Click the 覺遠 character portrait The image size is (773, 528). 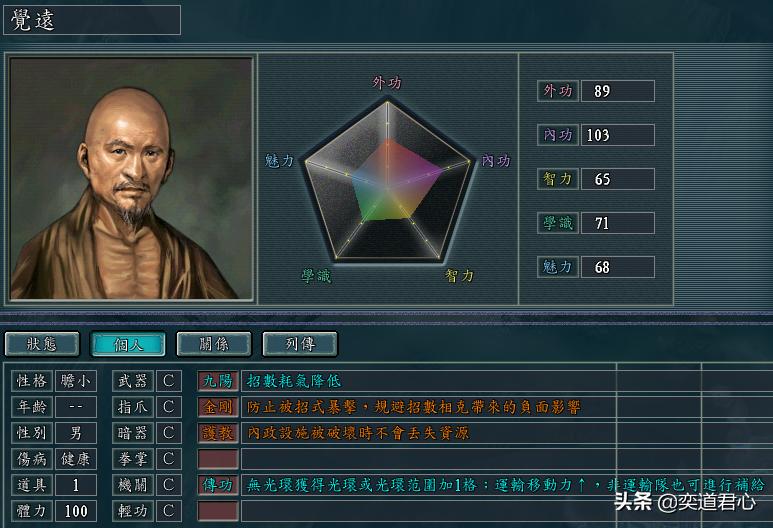tap(131, 179)
